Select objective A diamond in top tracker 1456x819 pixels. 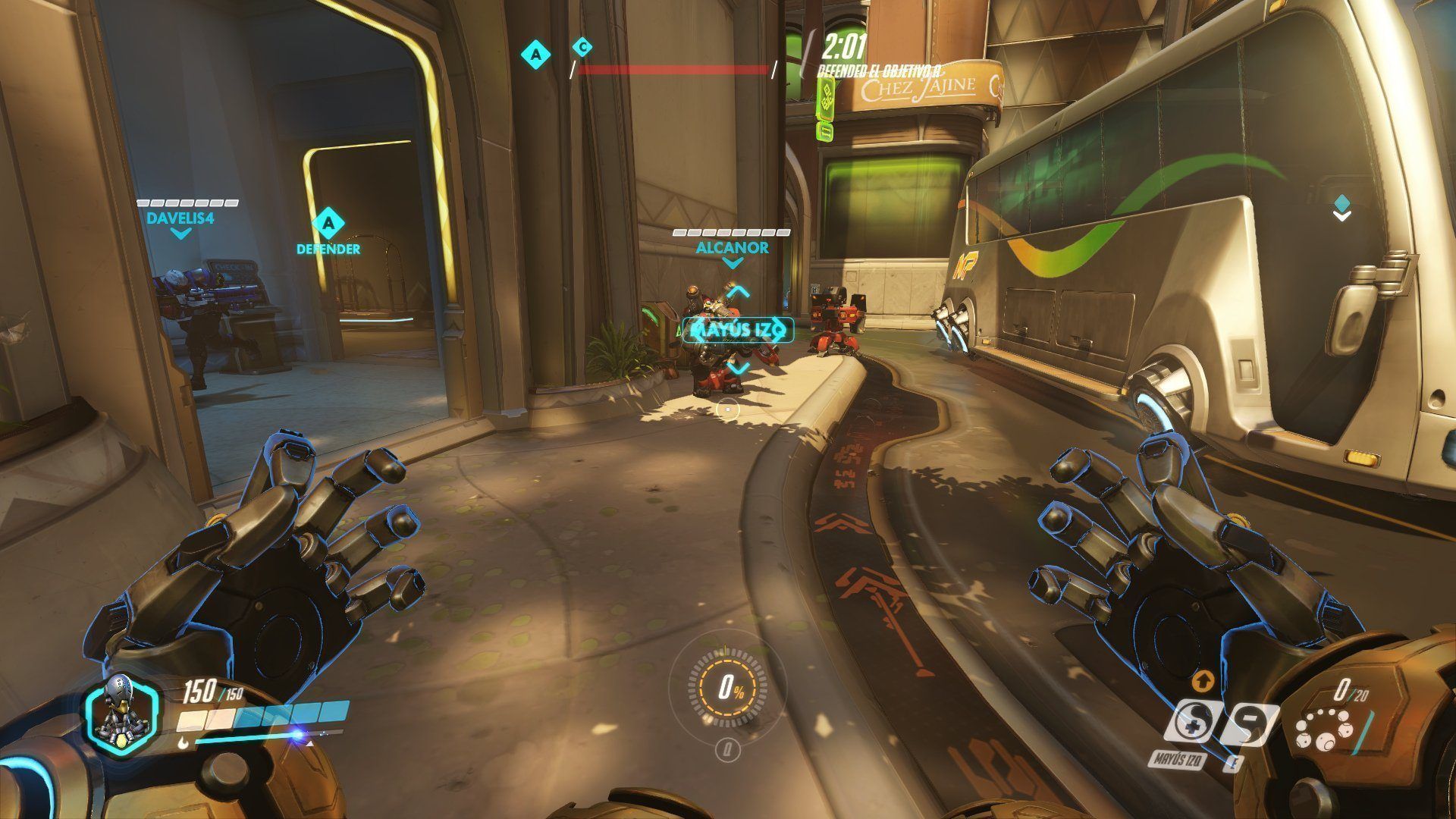[x=537, y=54]
